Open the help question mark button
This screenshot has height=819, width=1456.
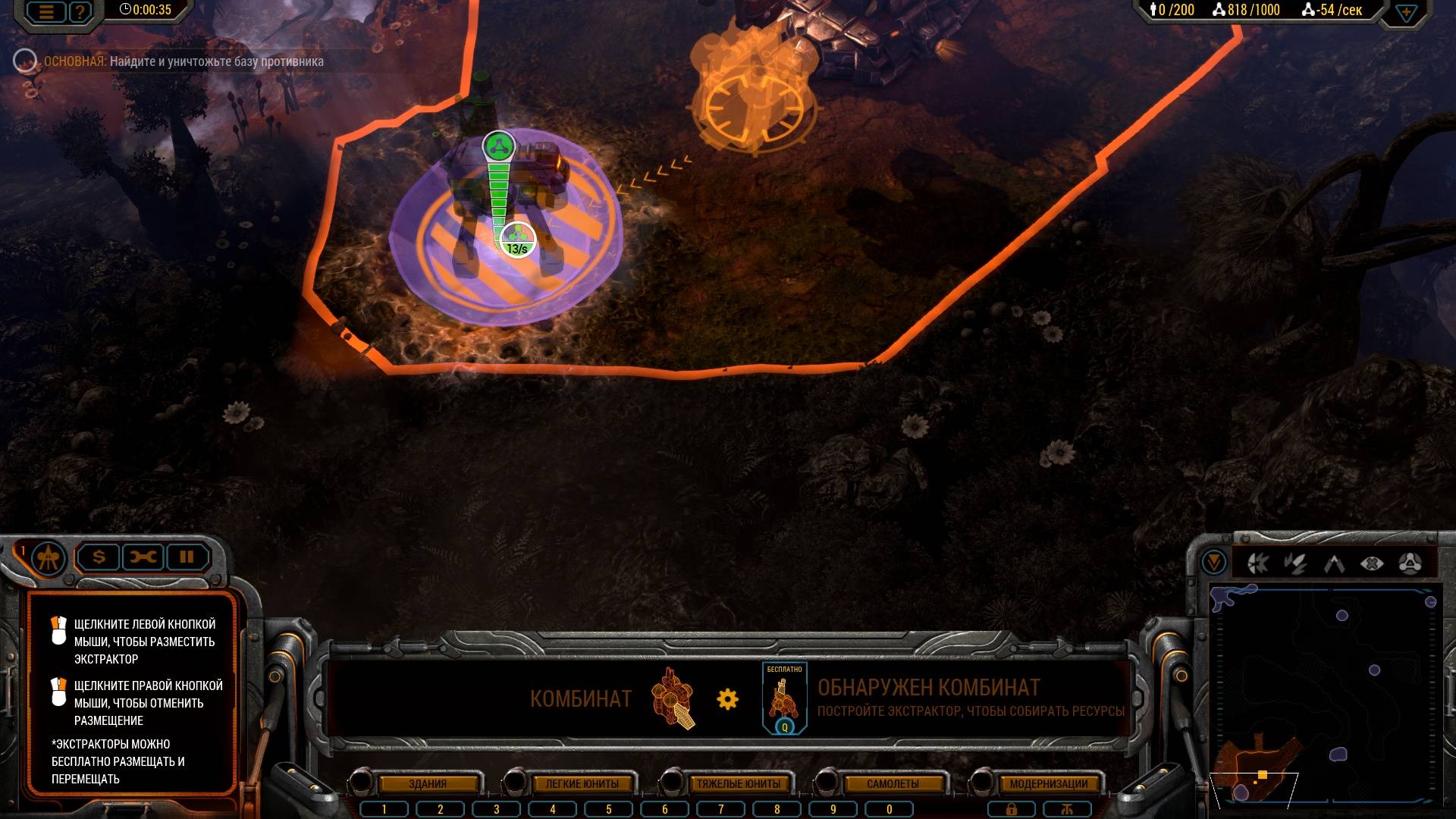click(x=79, y=11)
